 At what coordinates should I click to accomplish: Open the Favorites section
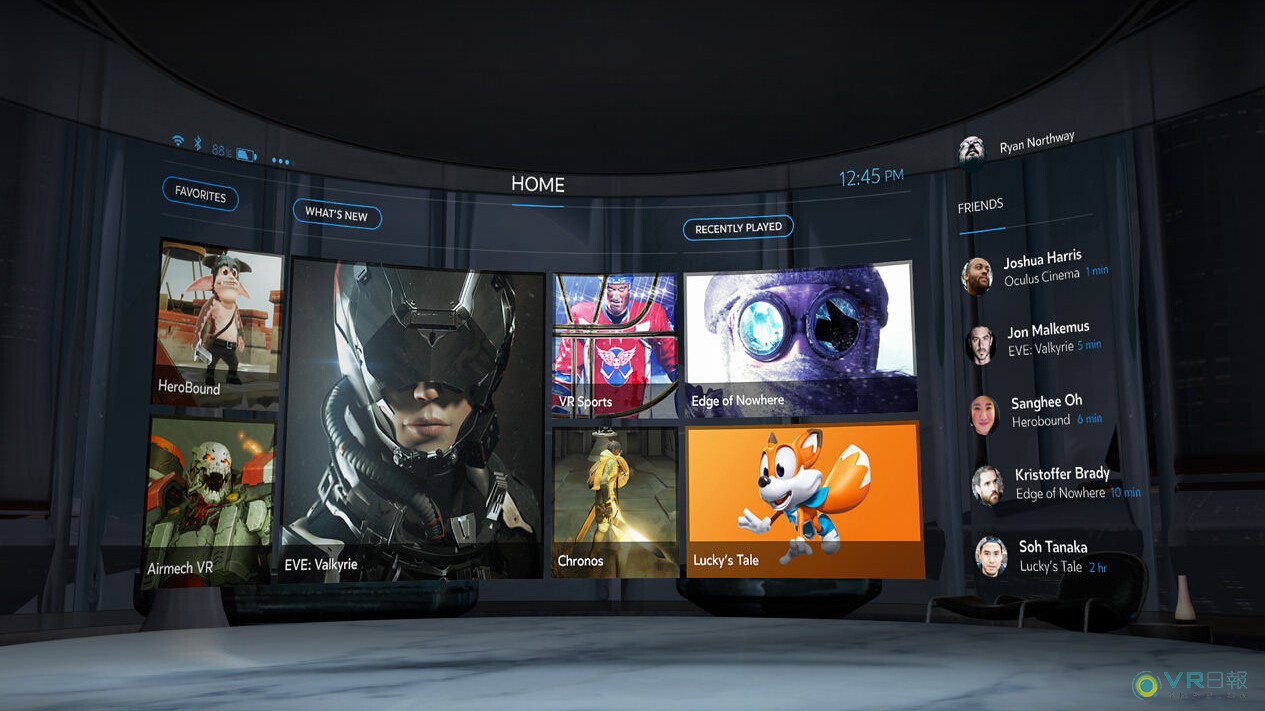[x=200, y=194]
